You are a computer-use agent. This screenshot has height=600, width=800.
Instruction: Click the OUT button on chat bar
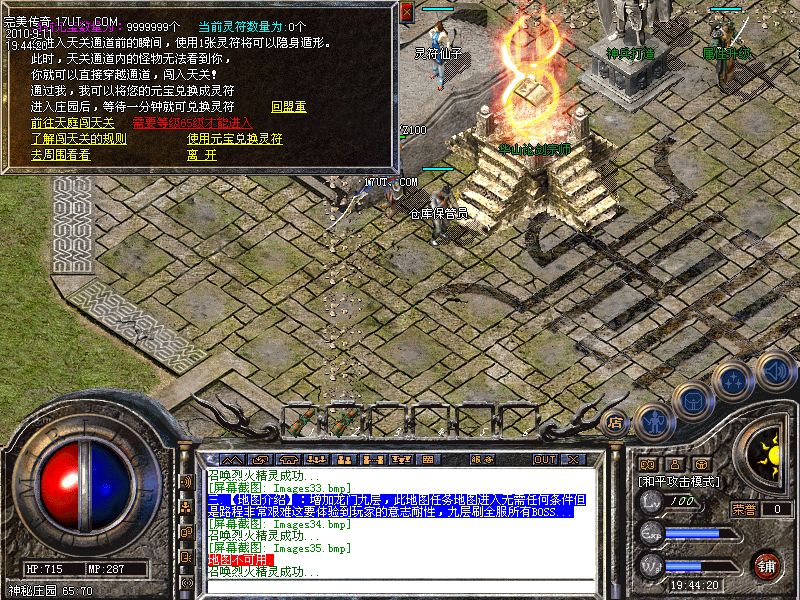click(544, 459)
